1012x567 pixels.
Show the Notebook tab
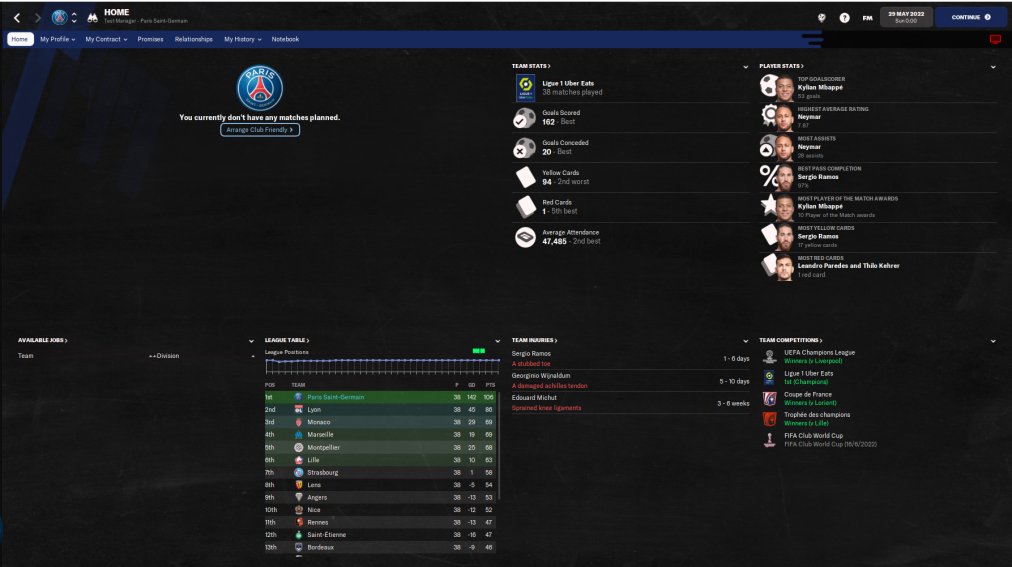(285, 39)
